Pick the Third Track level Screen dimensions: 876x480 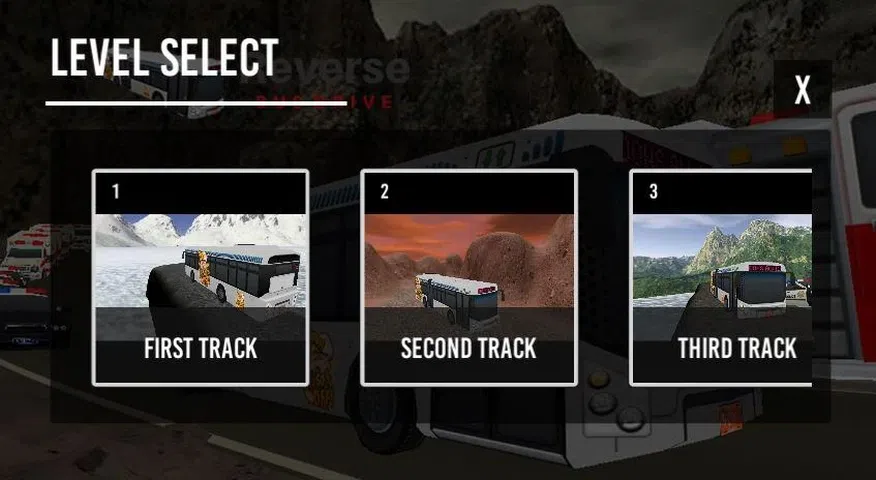pyautogui.click(x=722, y=277)
